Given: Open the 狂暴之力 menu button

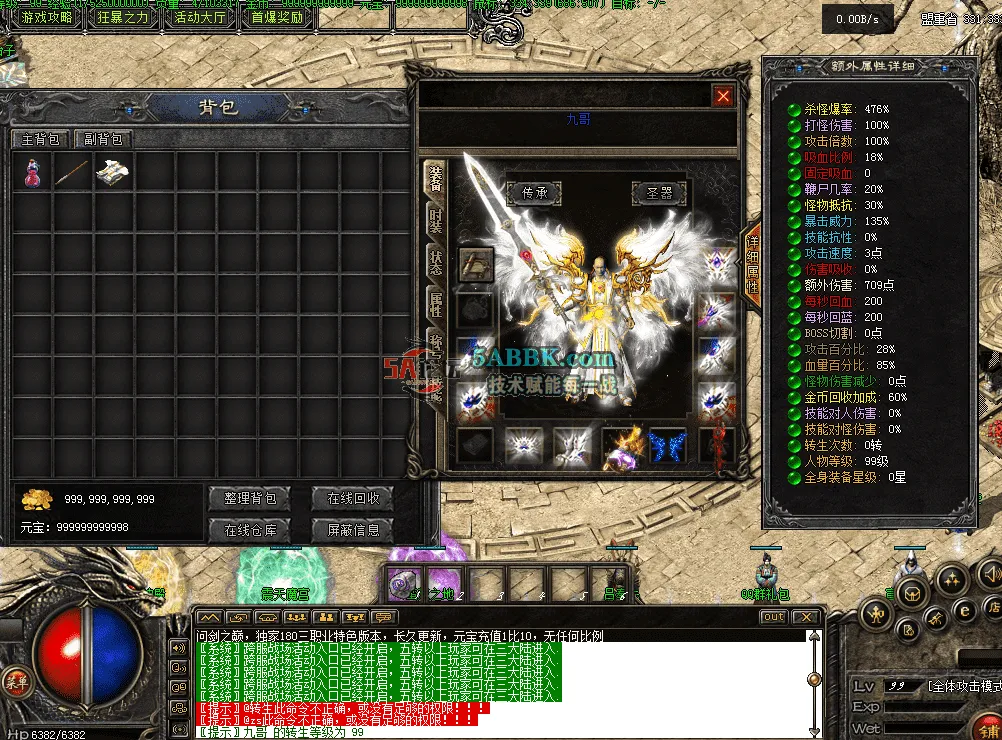Looking at the screenshot, I should click(122, 17).
